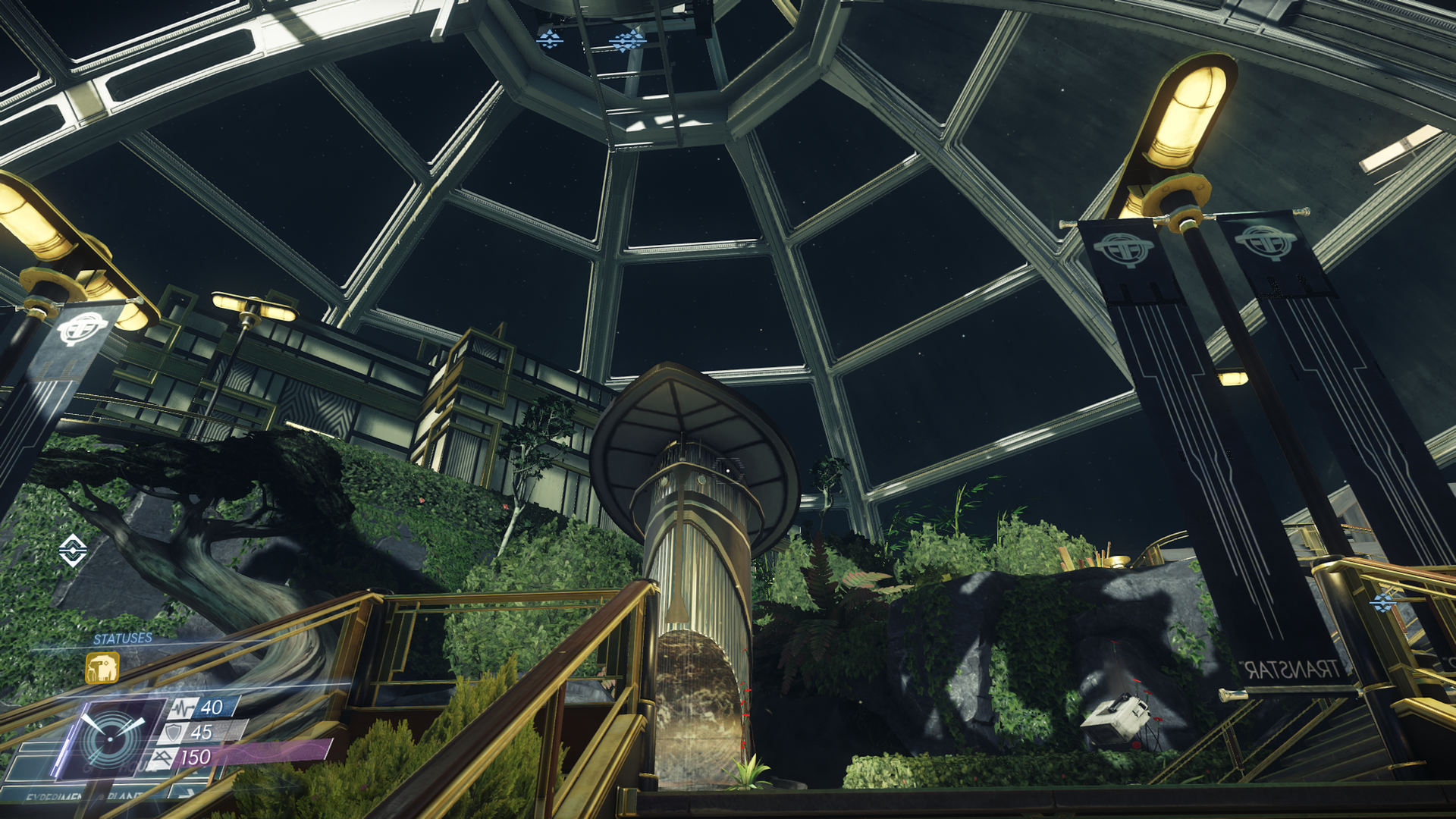
Task: Open the STATUSES panel header
Action: click(123, 639)
